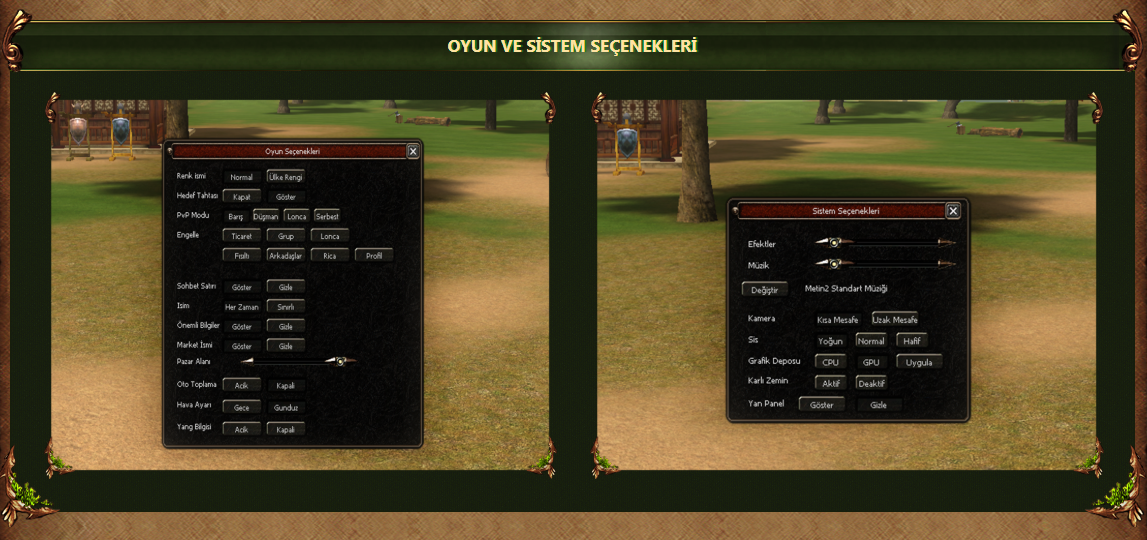
Task: Click the Müzik volume slider handle
Action: click(833, 263)
